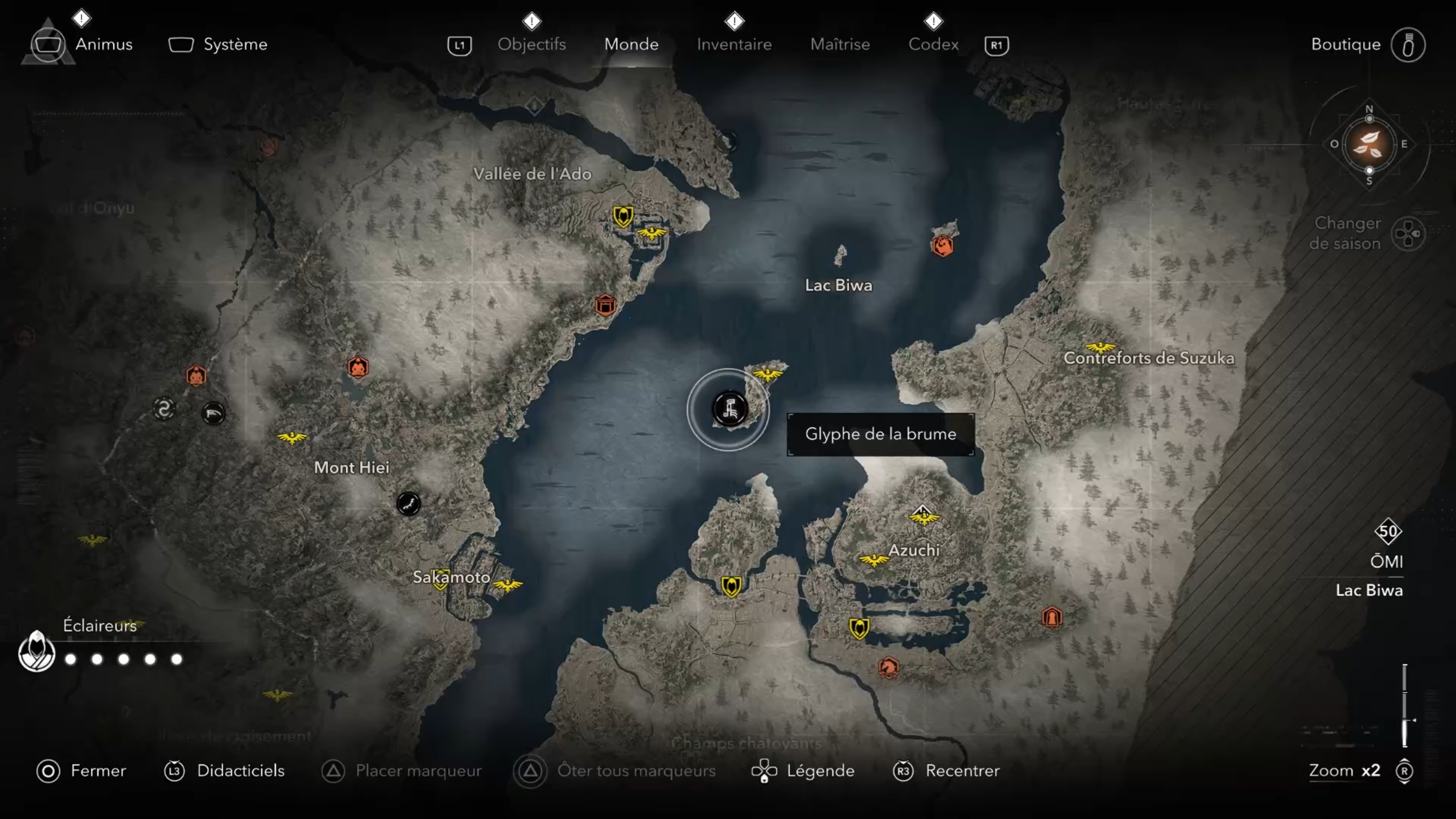Click the red castle marker on the lakeshore
Image resolution: width=1456 pixels, height=819 pixels.
pyautogui.click(x=605, y=306)
